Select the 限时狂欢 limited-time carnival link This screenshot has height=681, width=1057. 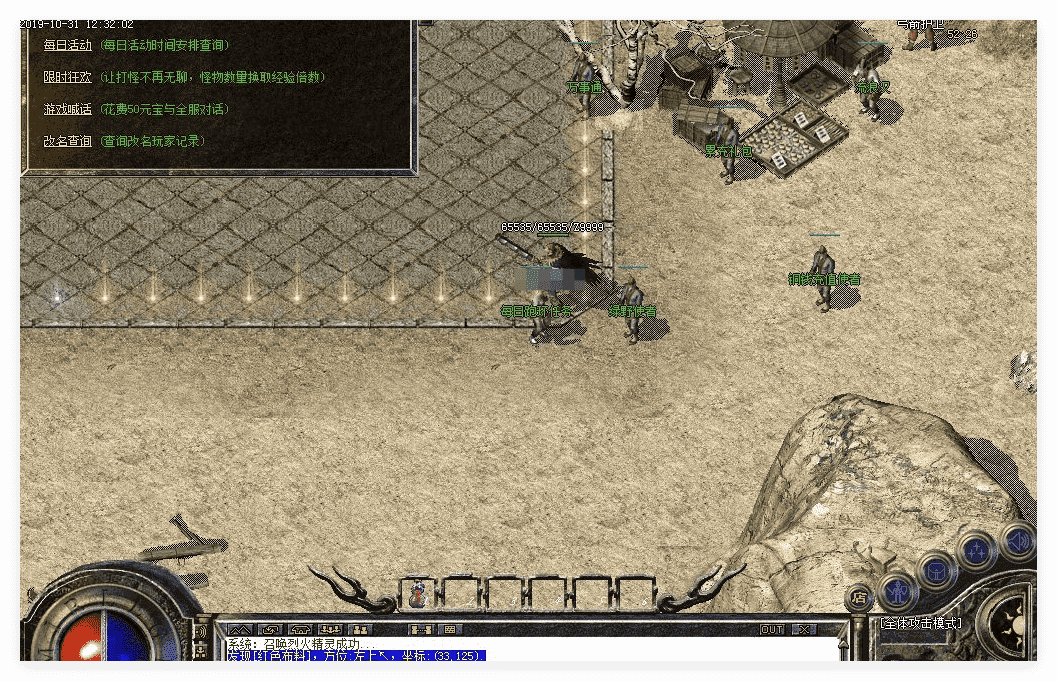67,77
